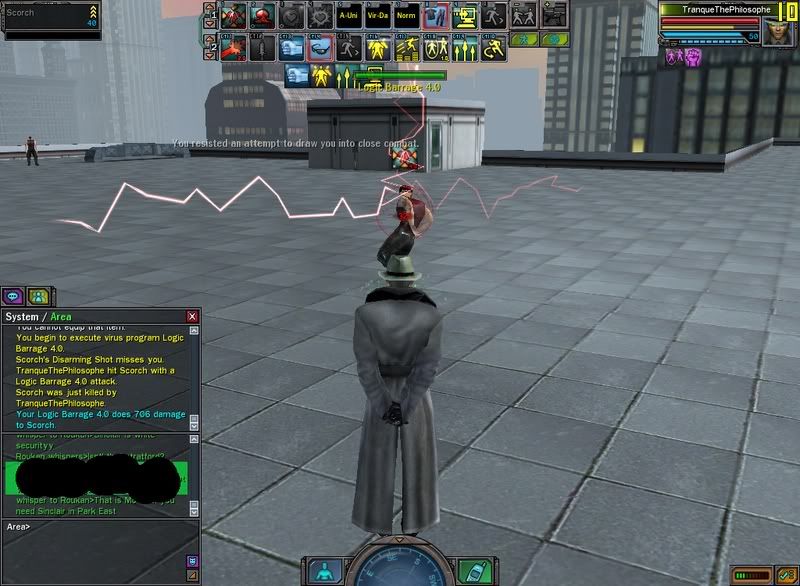
Task: Activate the Vir-Da hotbar slot
Action: [378, 16]
